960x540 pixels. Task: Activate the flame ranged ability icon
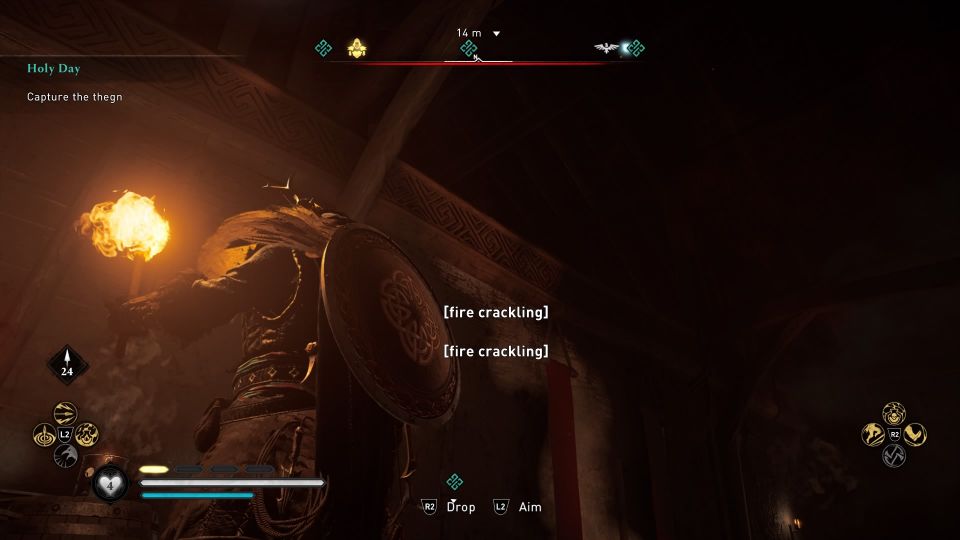[x=87, y=435]
